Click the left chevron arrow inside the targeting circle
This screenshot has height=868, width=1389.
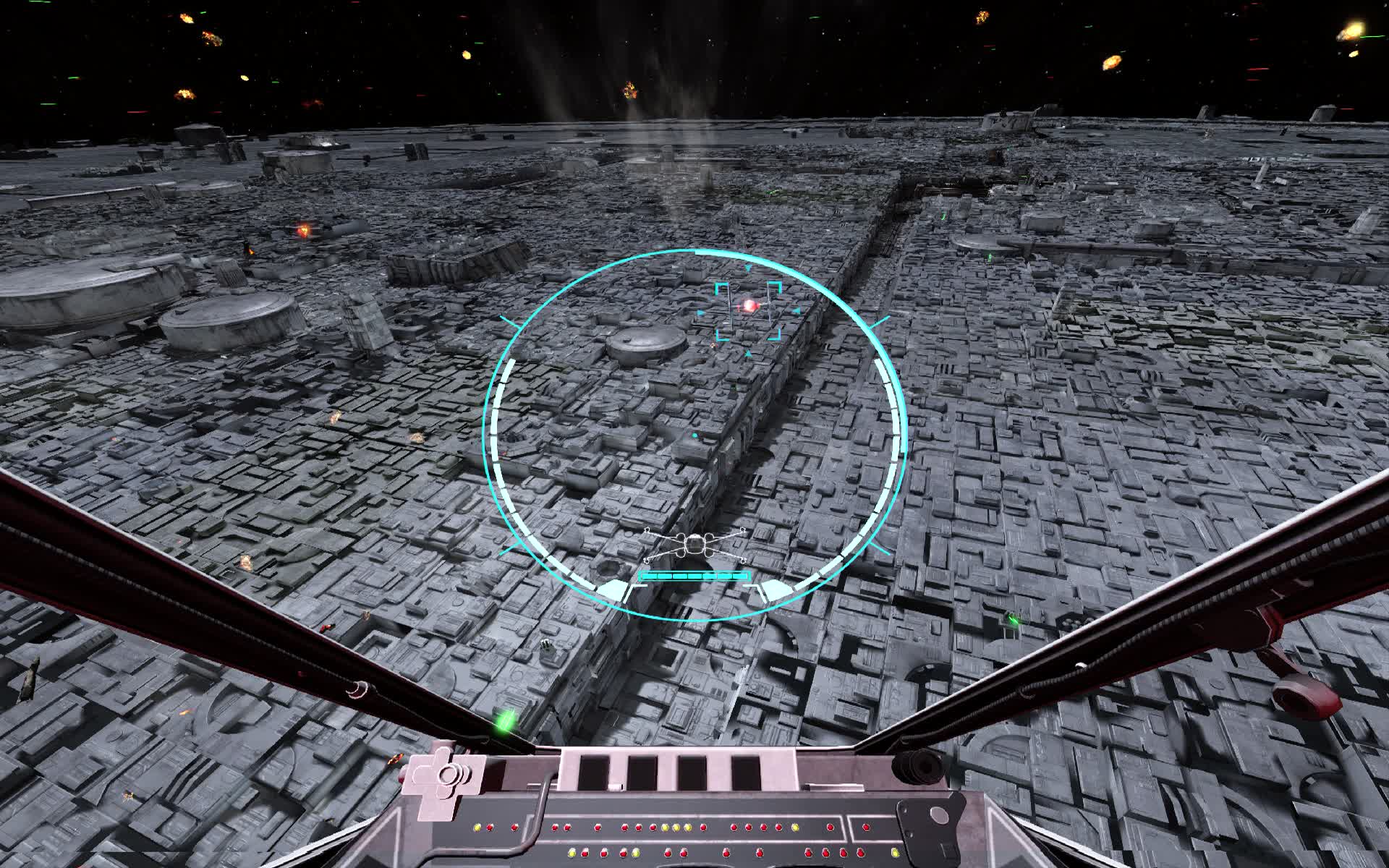(x=700, y=312)
